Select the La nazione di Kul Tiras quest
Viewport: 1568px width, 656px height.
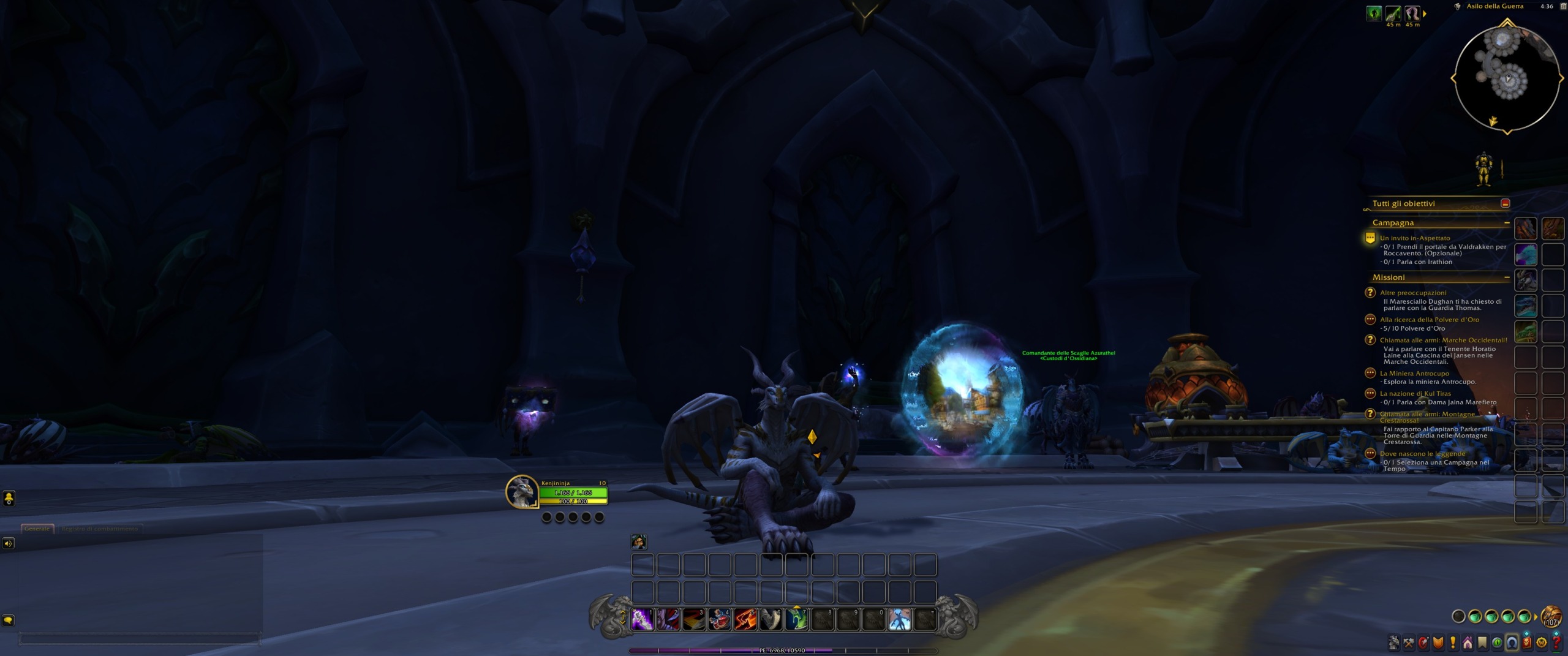(x=1415, y=394)
